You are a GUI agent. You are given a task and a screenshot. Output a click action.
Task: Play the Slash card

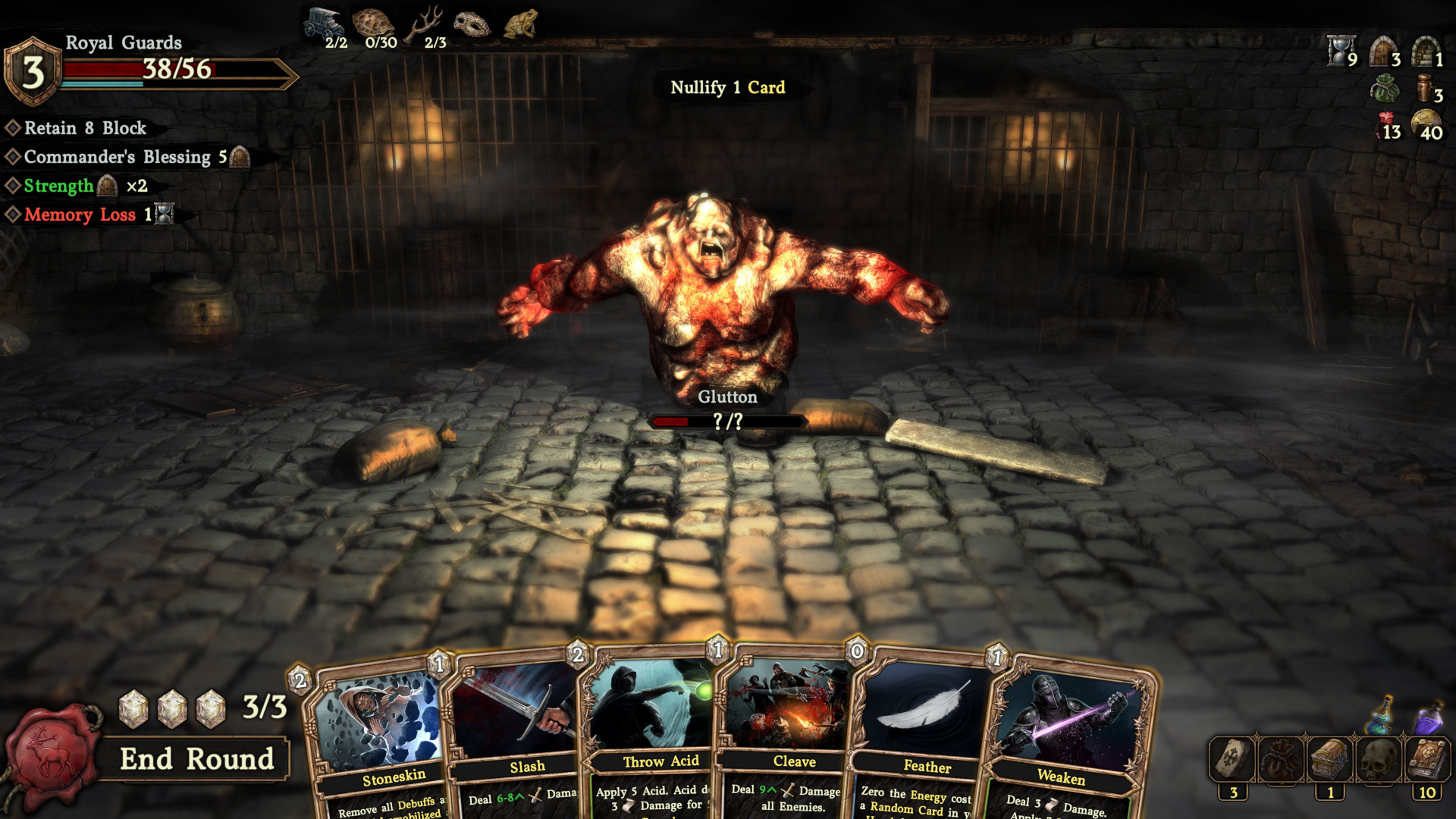pos(516,736)
